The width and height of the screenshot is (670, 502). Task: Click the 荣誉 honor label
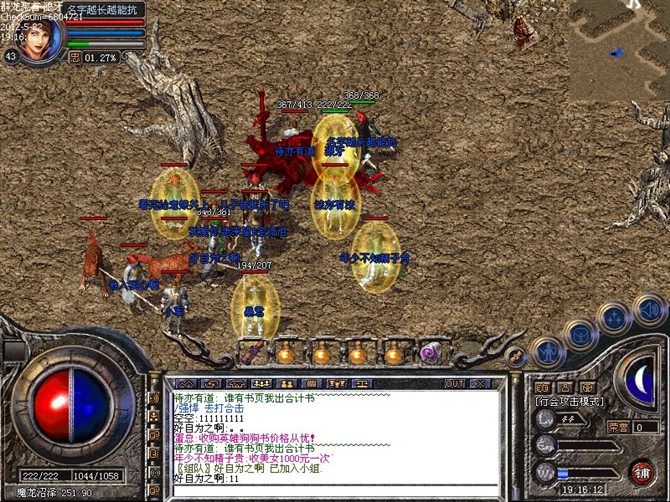[616, 426]
